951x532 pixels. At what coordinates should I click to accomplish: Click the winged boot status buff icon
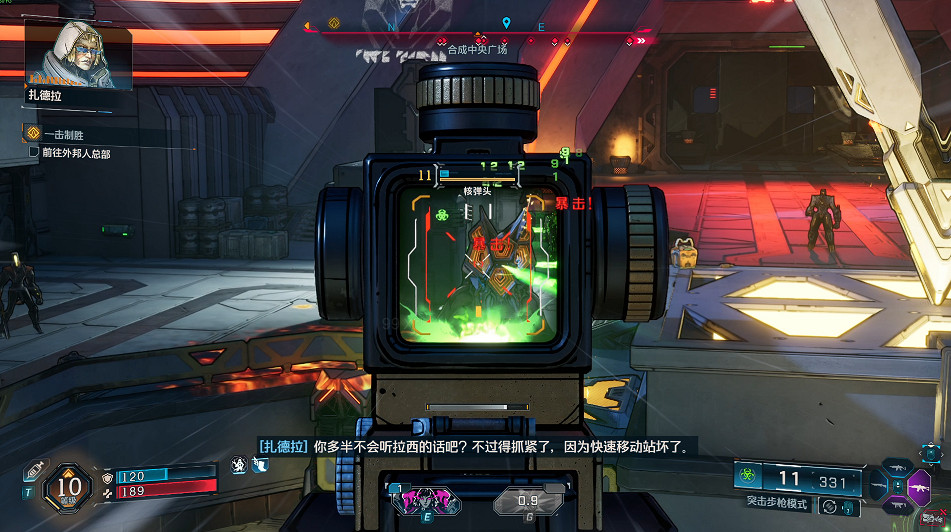(x=260, y=465)
